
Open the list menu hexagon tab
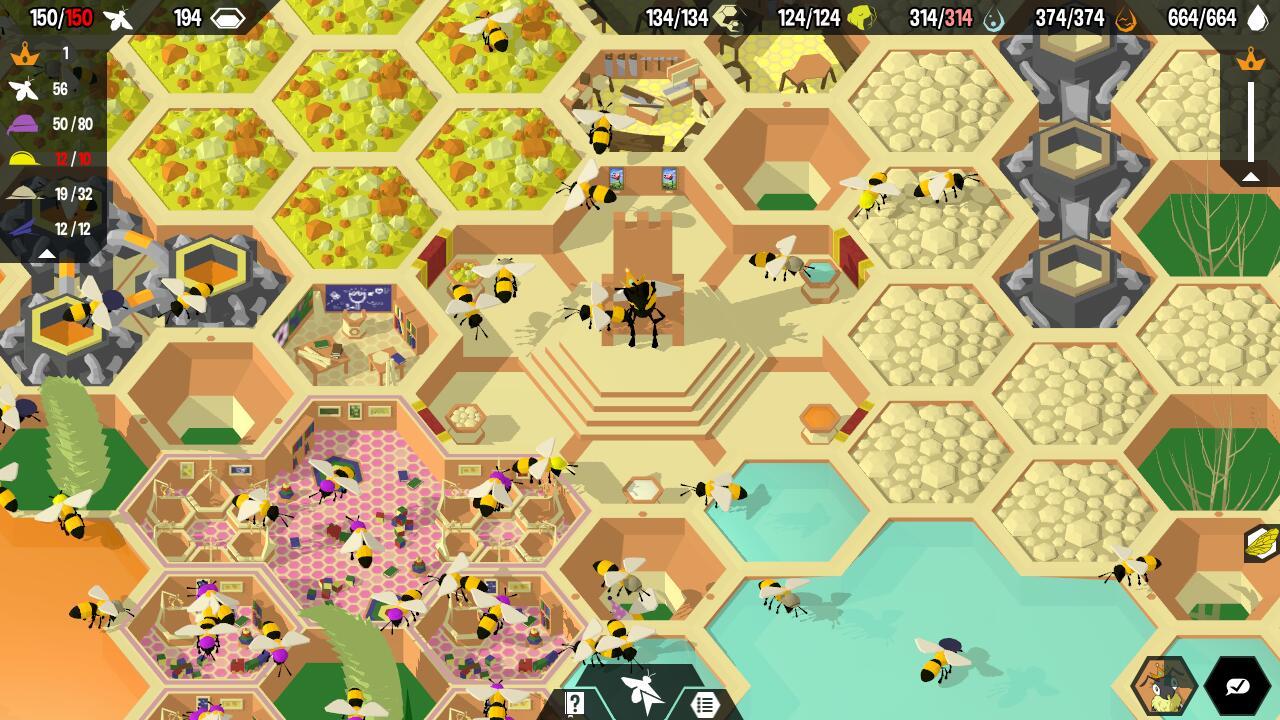pyautogui.click(x=705, y=704)
